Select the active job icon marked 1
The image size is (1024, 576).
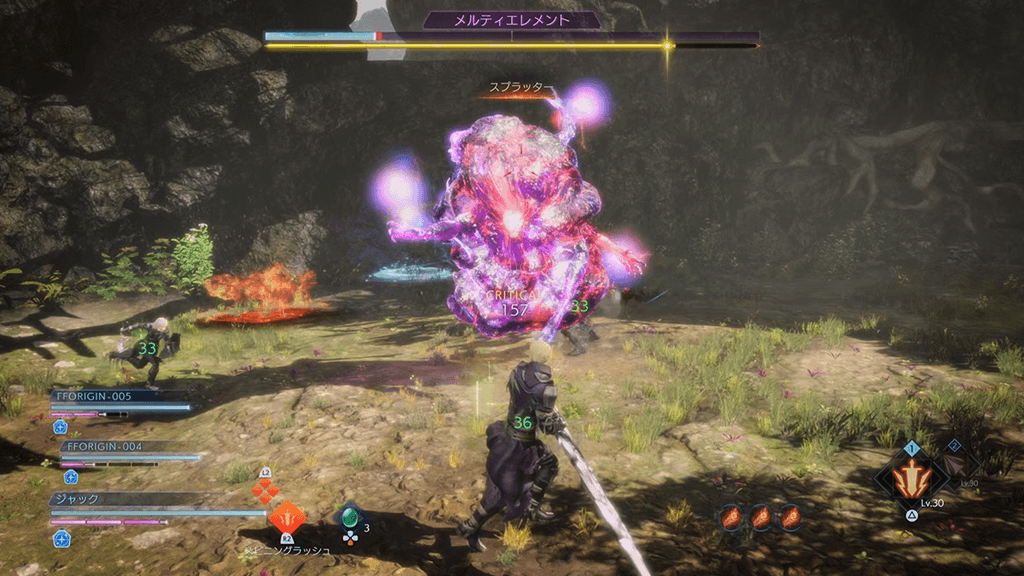point(911,478)
